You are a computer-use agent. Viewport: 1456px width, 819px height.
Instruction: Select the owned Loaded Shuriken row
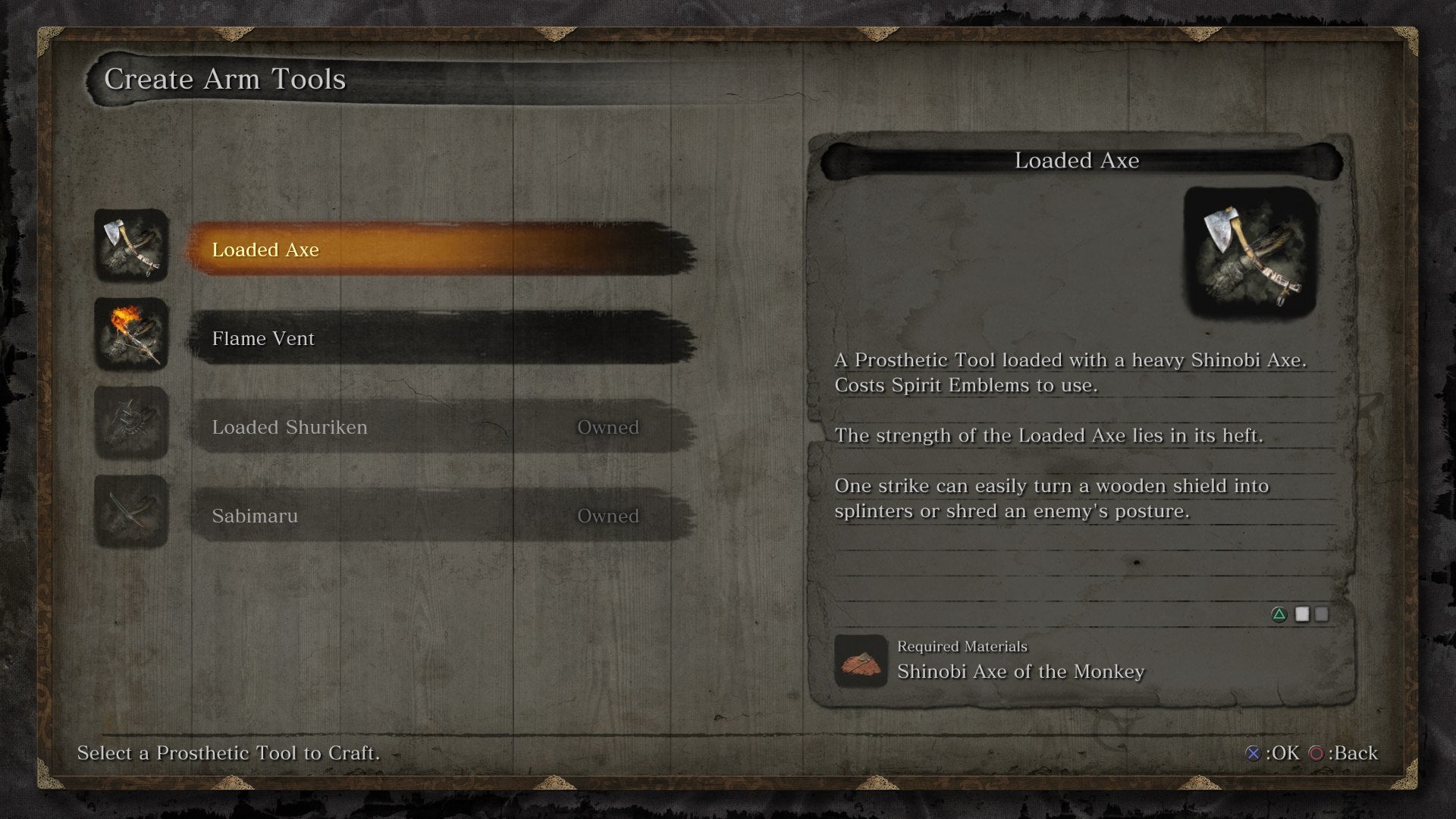440,427
